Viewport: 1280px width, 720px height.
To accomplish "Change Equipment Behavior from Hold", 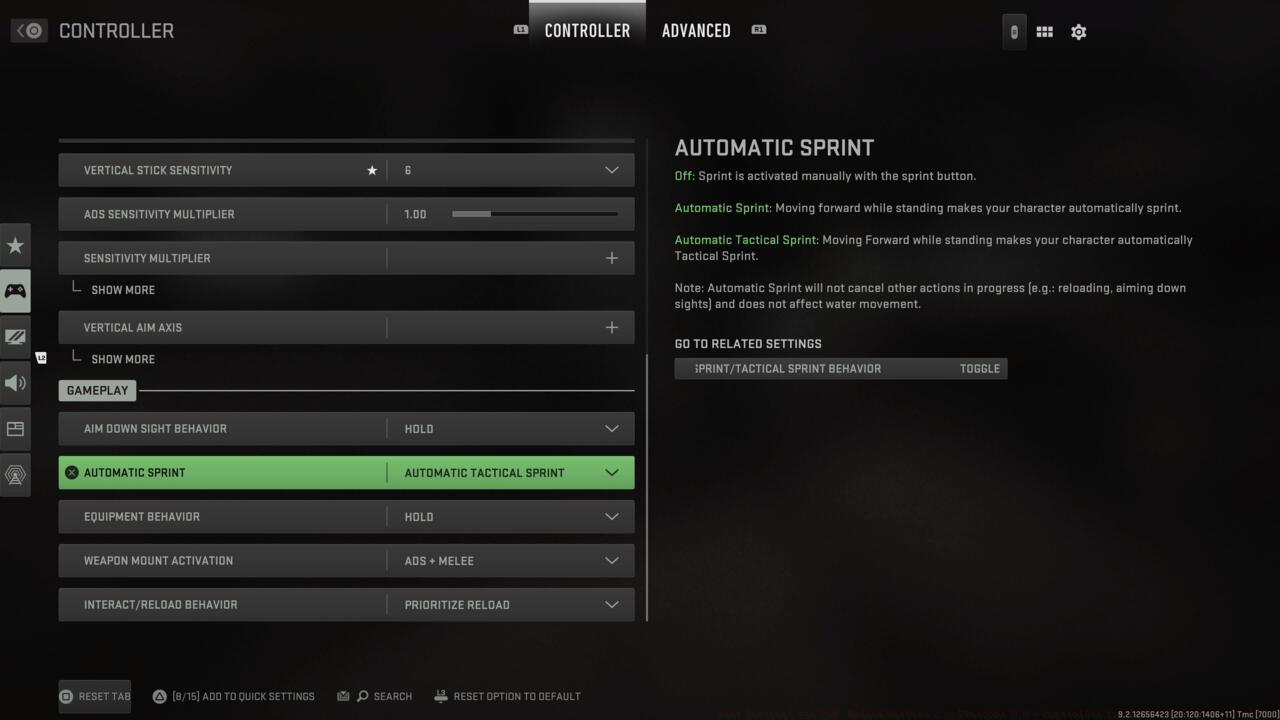I will point(510,516).
